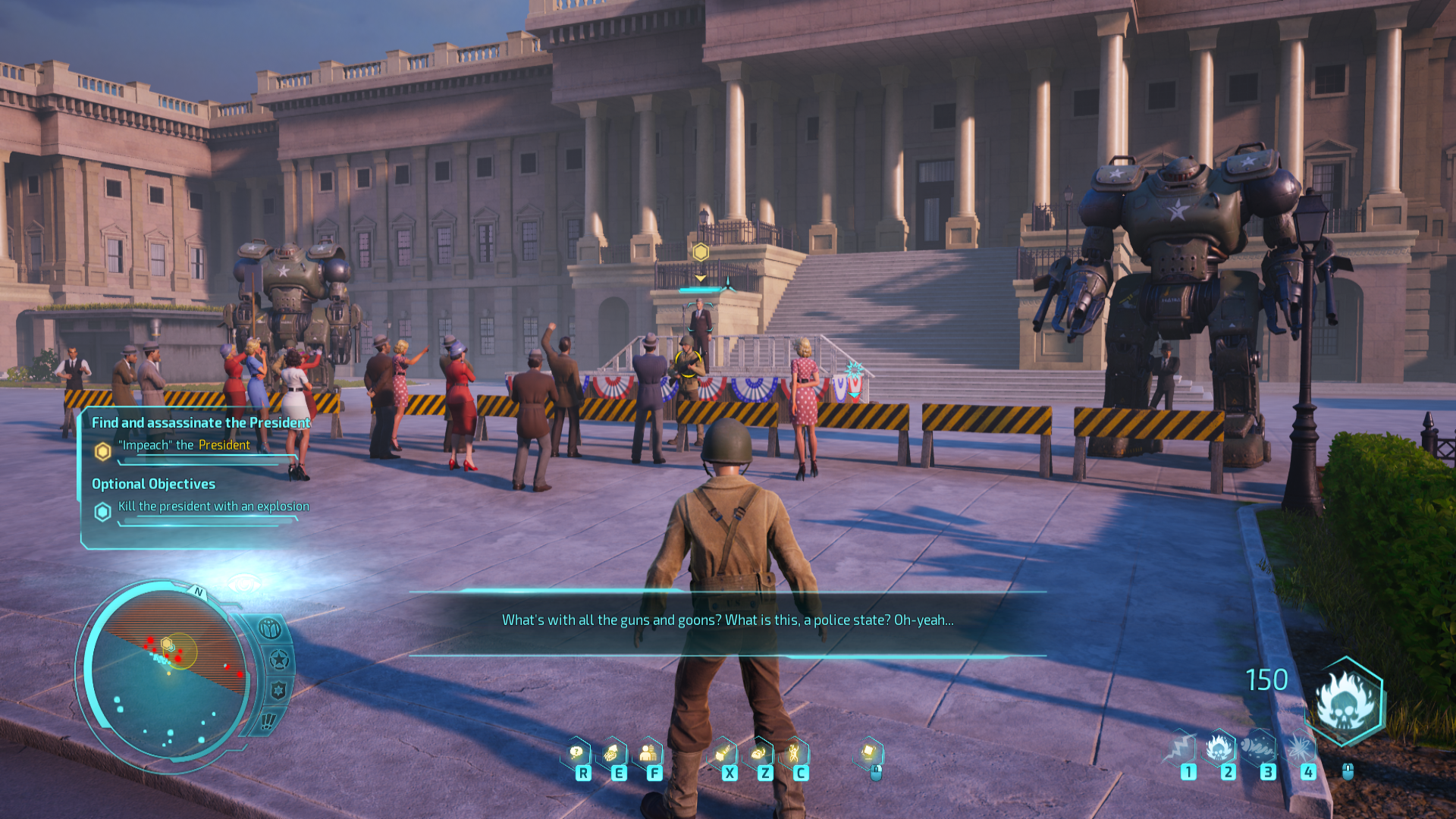The width and height of the screenshot is (1456, 819).
Task: Choose the person-with-stack ability icon
Action: pos(648,752)
